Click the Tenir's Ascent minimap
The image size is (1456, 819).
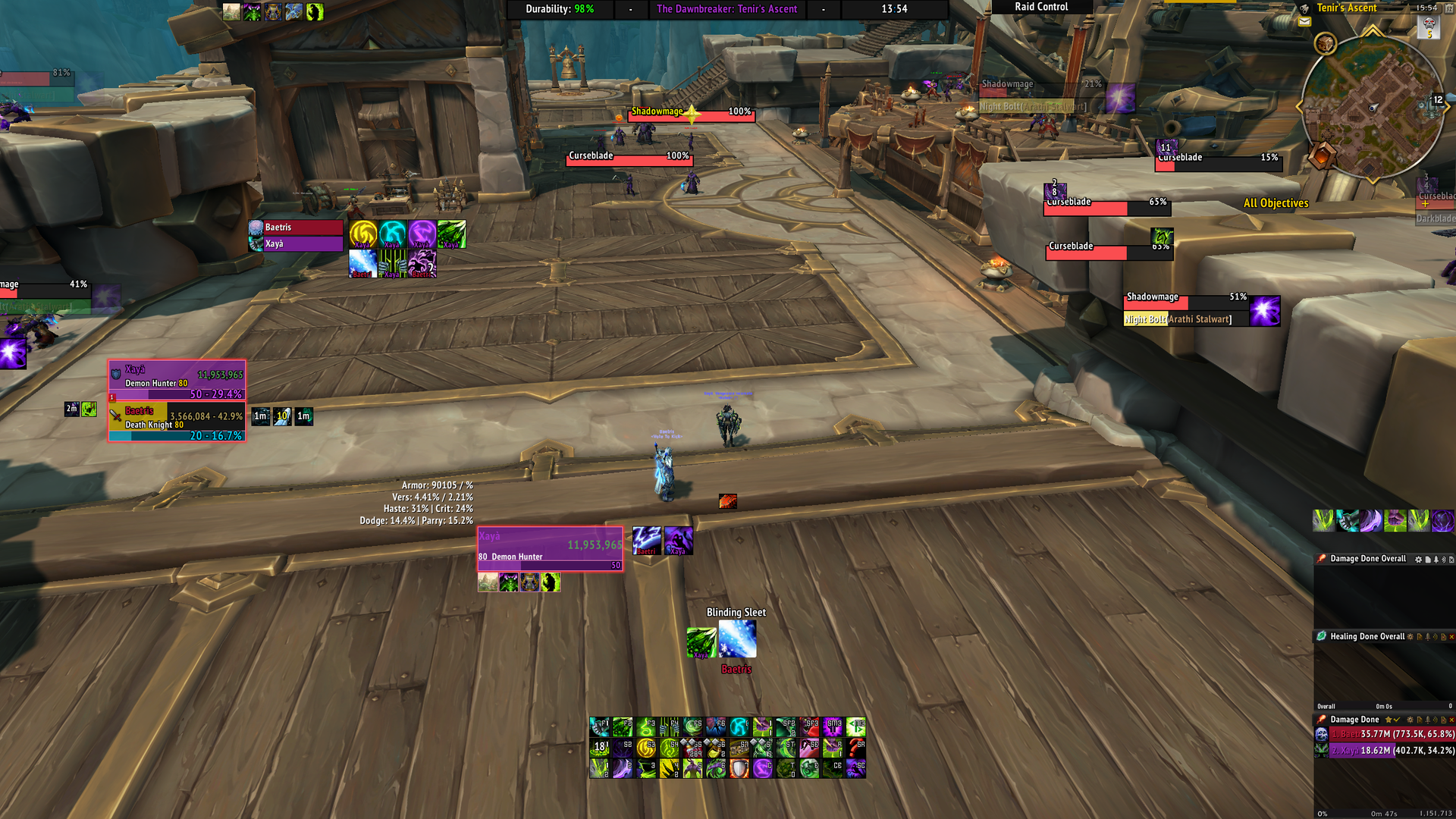pyautogui.click(x=1371, y=108)
